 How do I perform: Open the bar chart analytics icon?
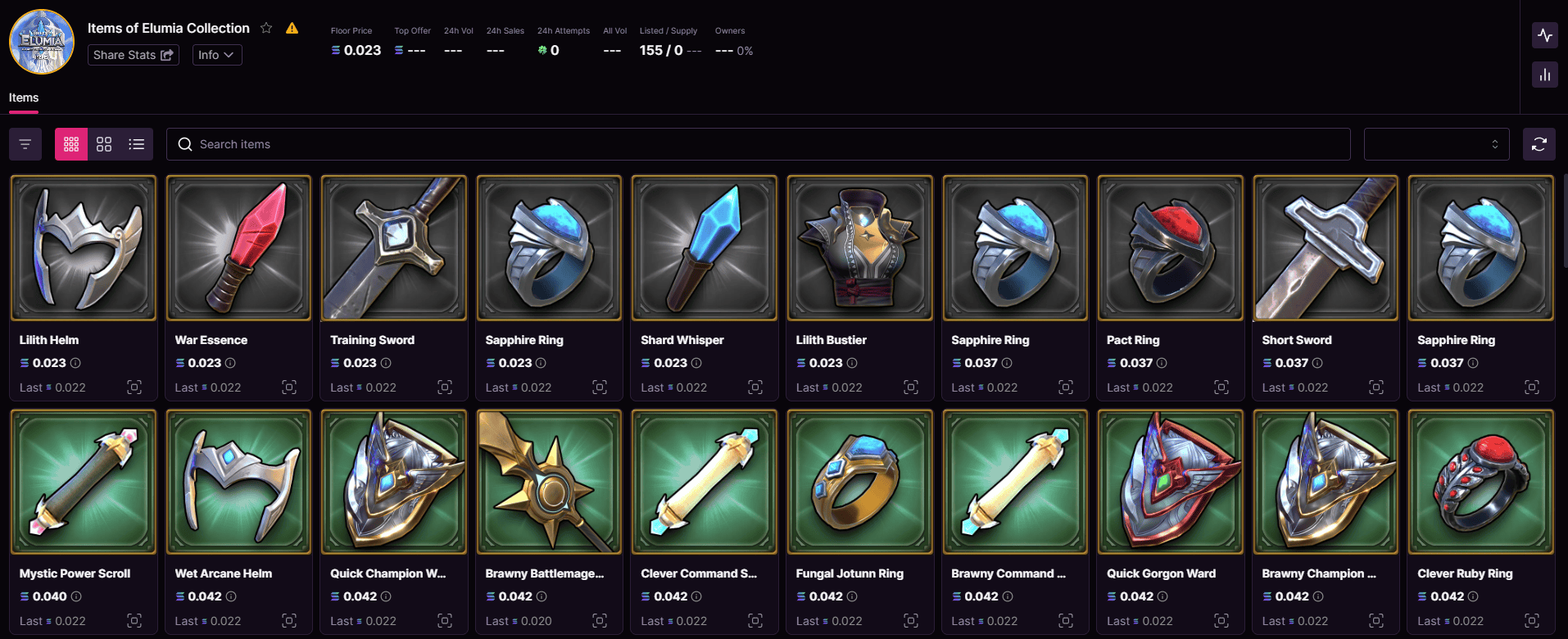[x=1545, y=75]
